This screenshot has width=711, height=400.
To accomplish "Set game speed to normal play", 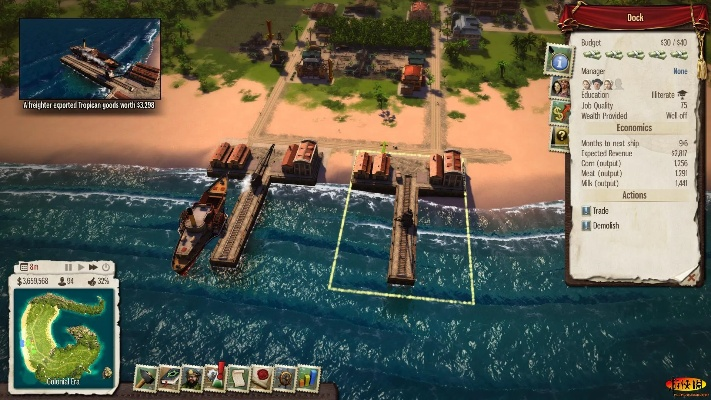I will 81,267.
